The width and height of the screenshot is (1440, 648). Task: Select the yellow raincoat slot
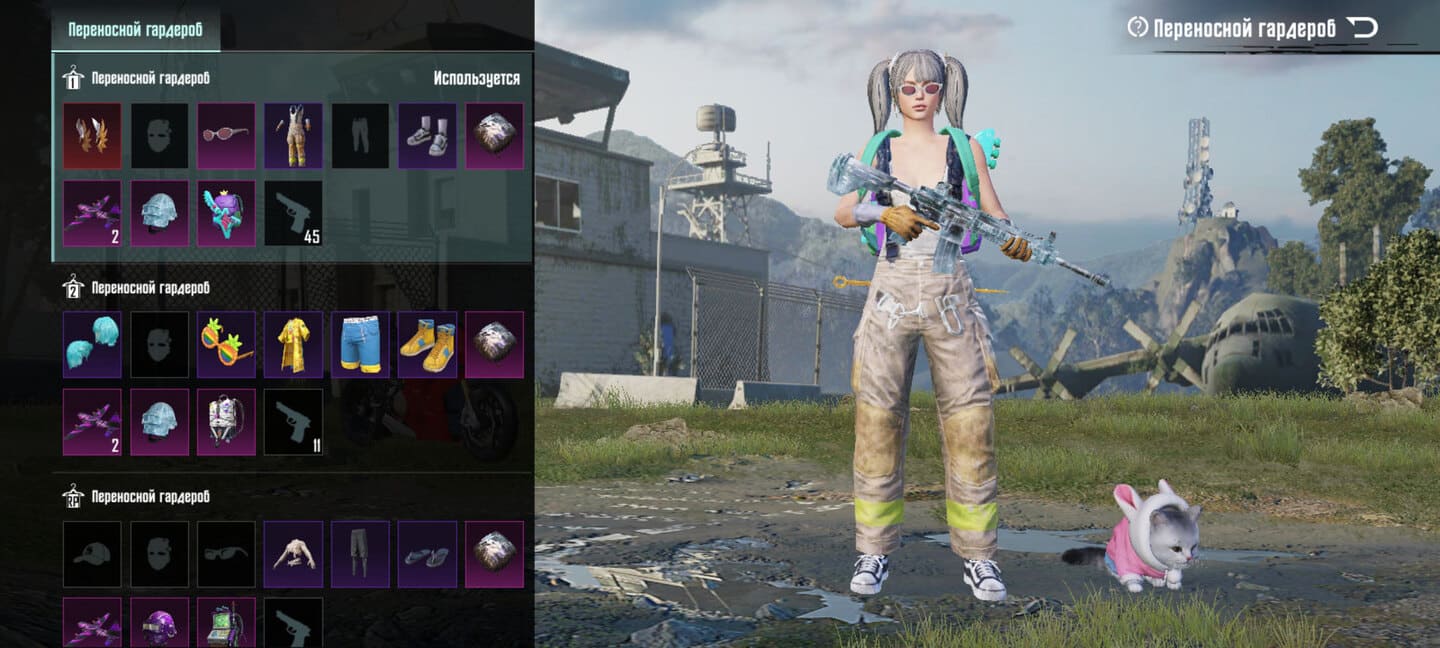click(293, 344)
